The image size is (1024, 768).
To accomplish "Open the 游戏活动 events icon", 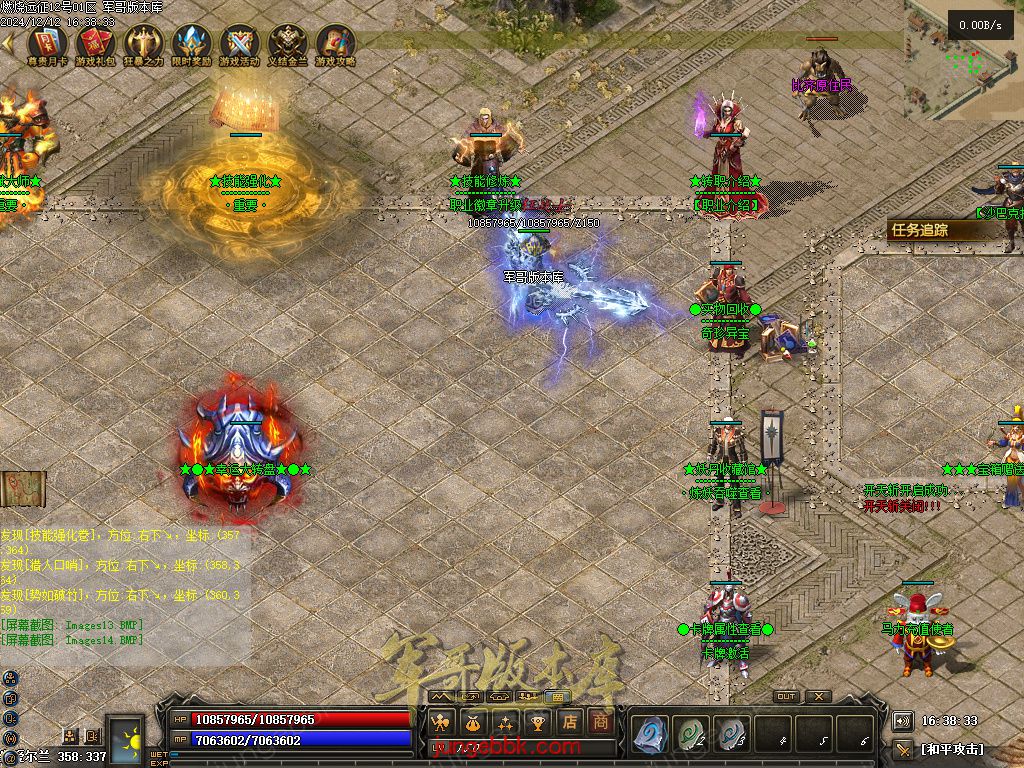I will (239, 44).
